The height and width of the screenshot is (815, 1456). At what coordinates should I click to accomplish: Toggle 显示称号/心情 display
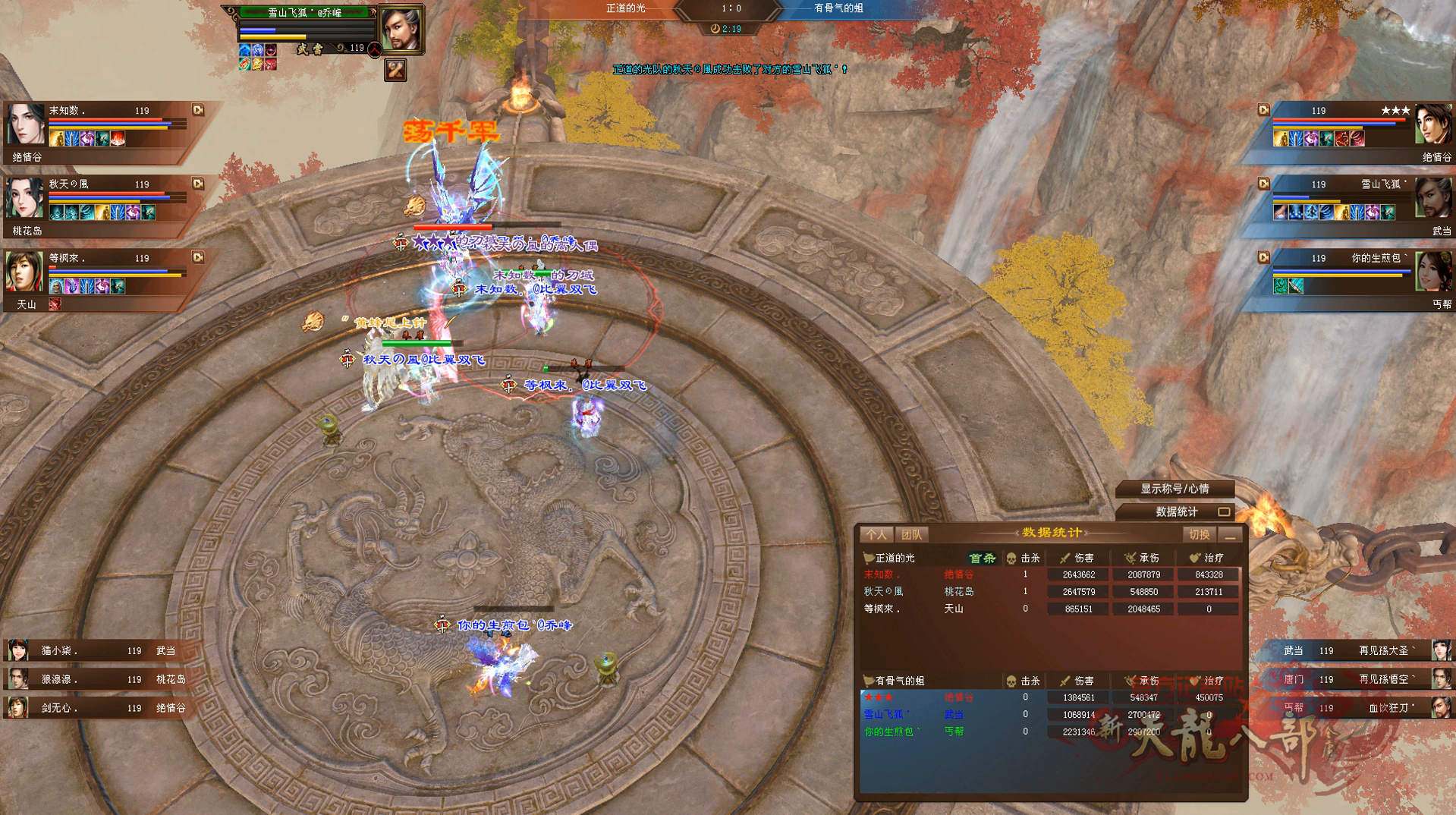(x=1175, y=489)
